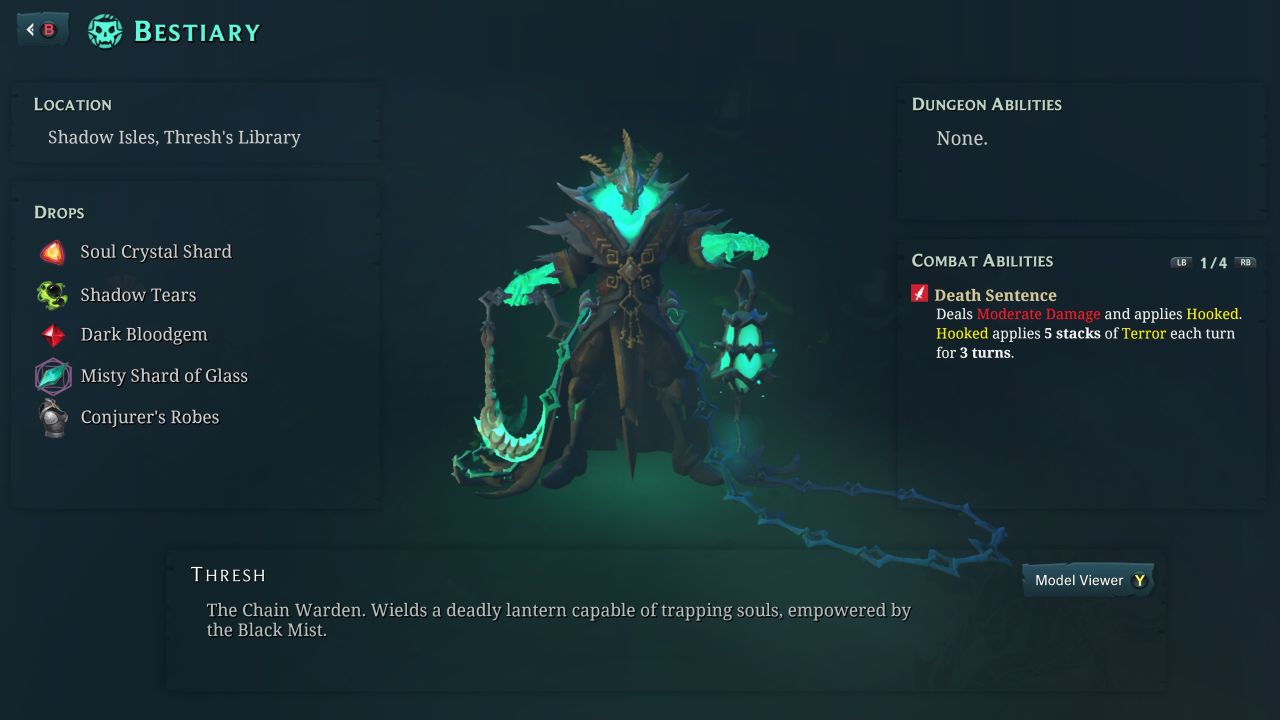Select the Conjurer's Robes drop
Image resolution: width=1280 pixels, height=720 pixels.
click(149, 417)
